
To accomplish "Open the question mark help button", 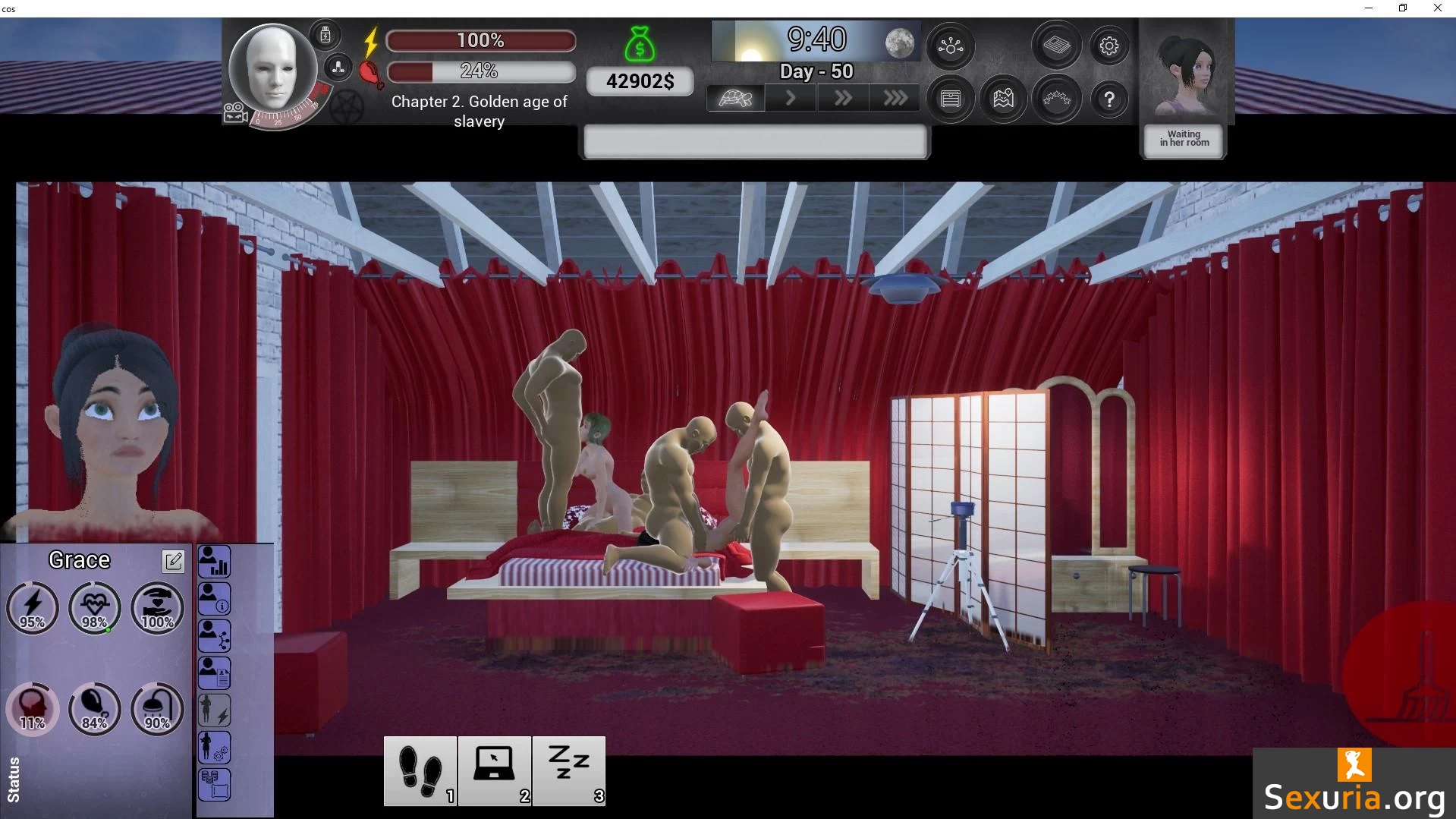I will (x=1109, y=99).
